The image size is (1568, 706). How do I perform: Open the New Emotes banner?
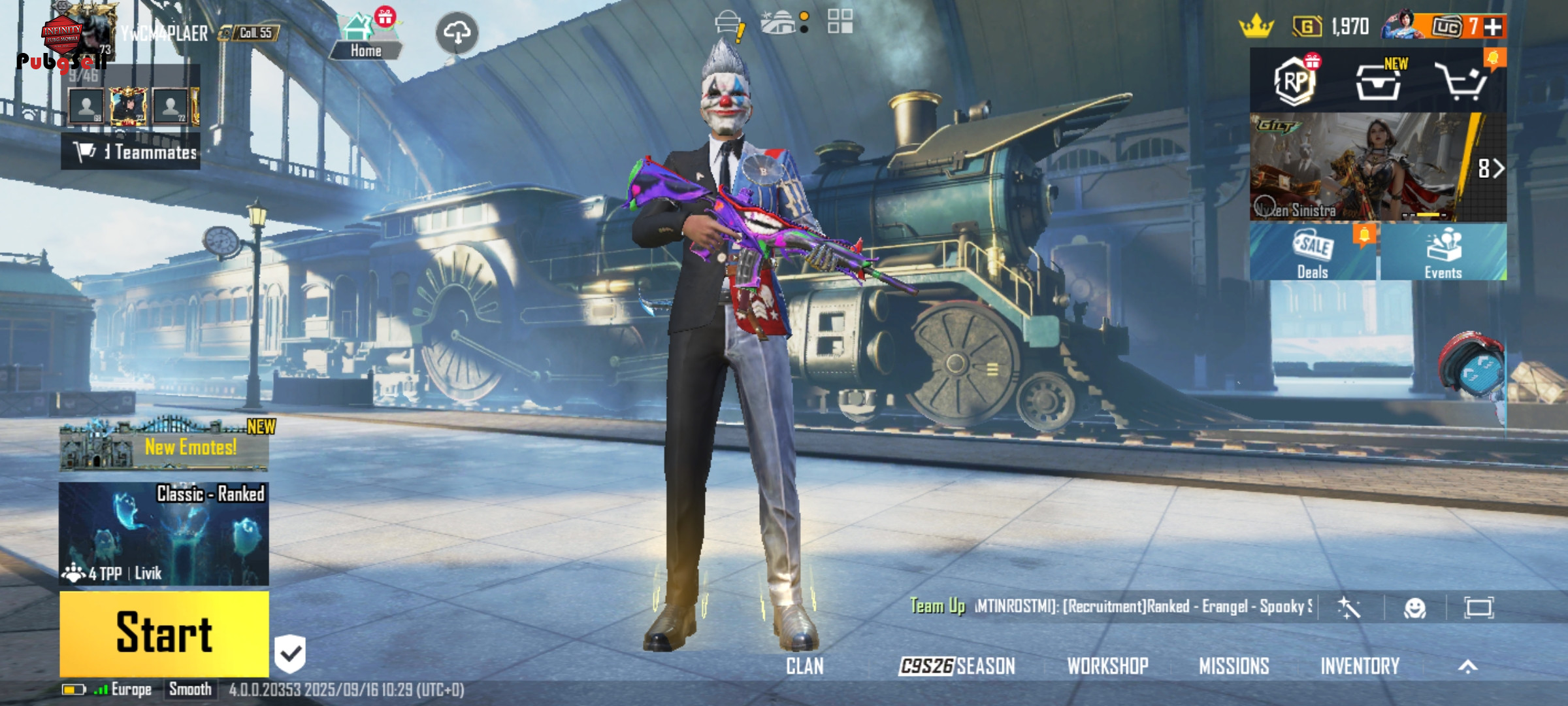[164, 446]
